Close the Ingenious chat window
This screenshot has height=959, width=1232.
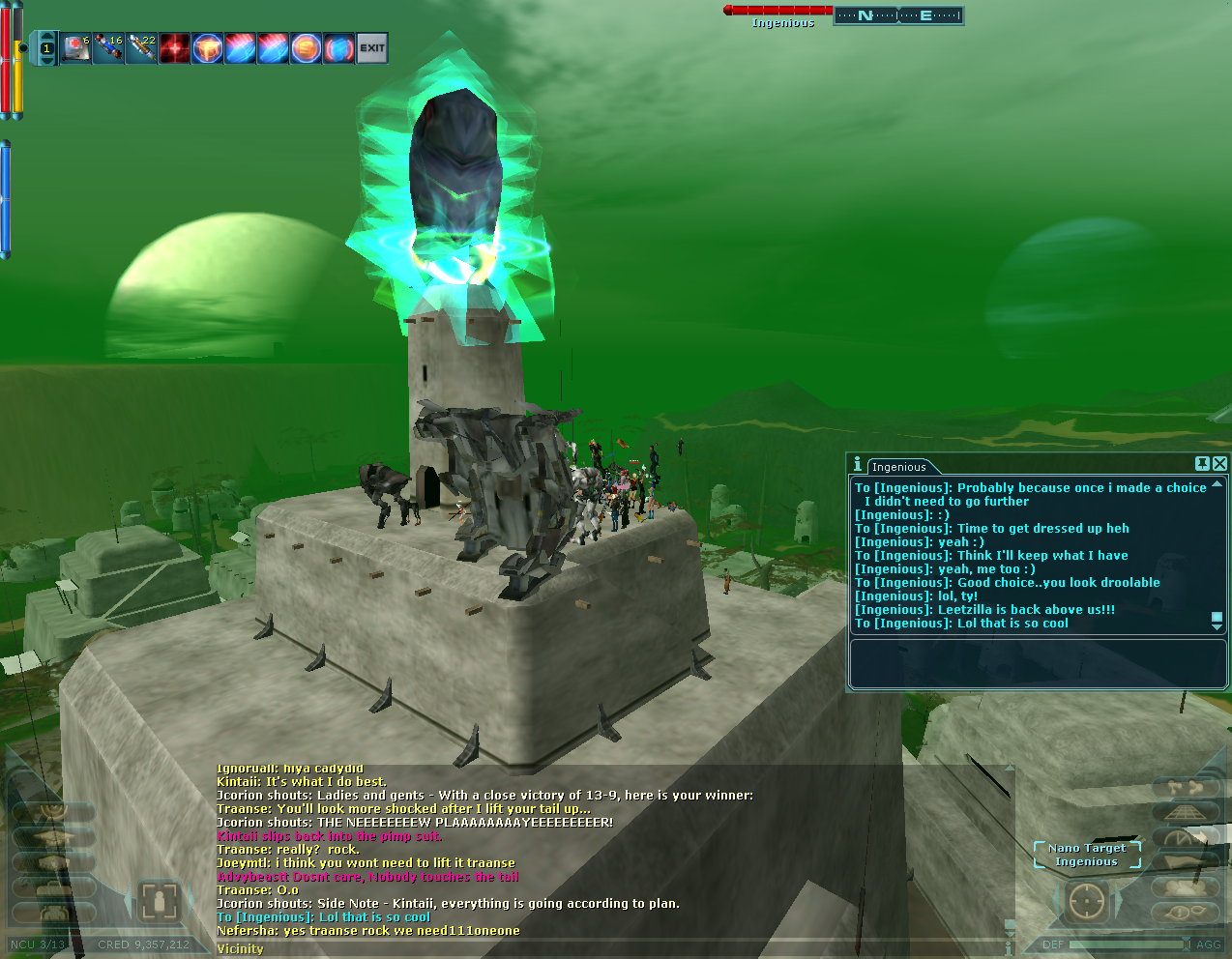click(x=1219, y=464)
